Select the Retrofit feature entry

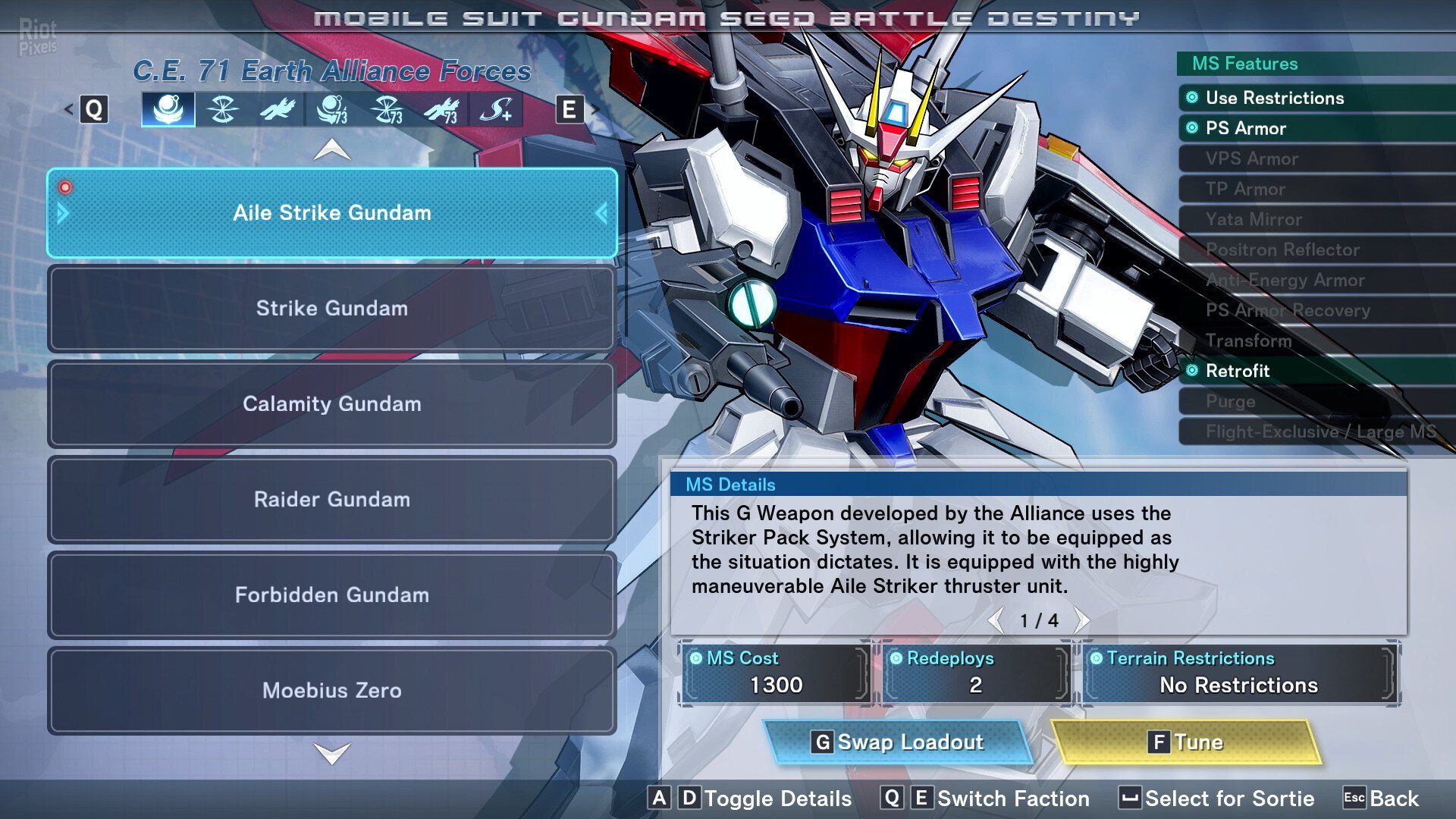tap(1237, 371)
